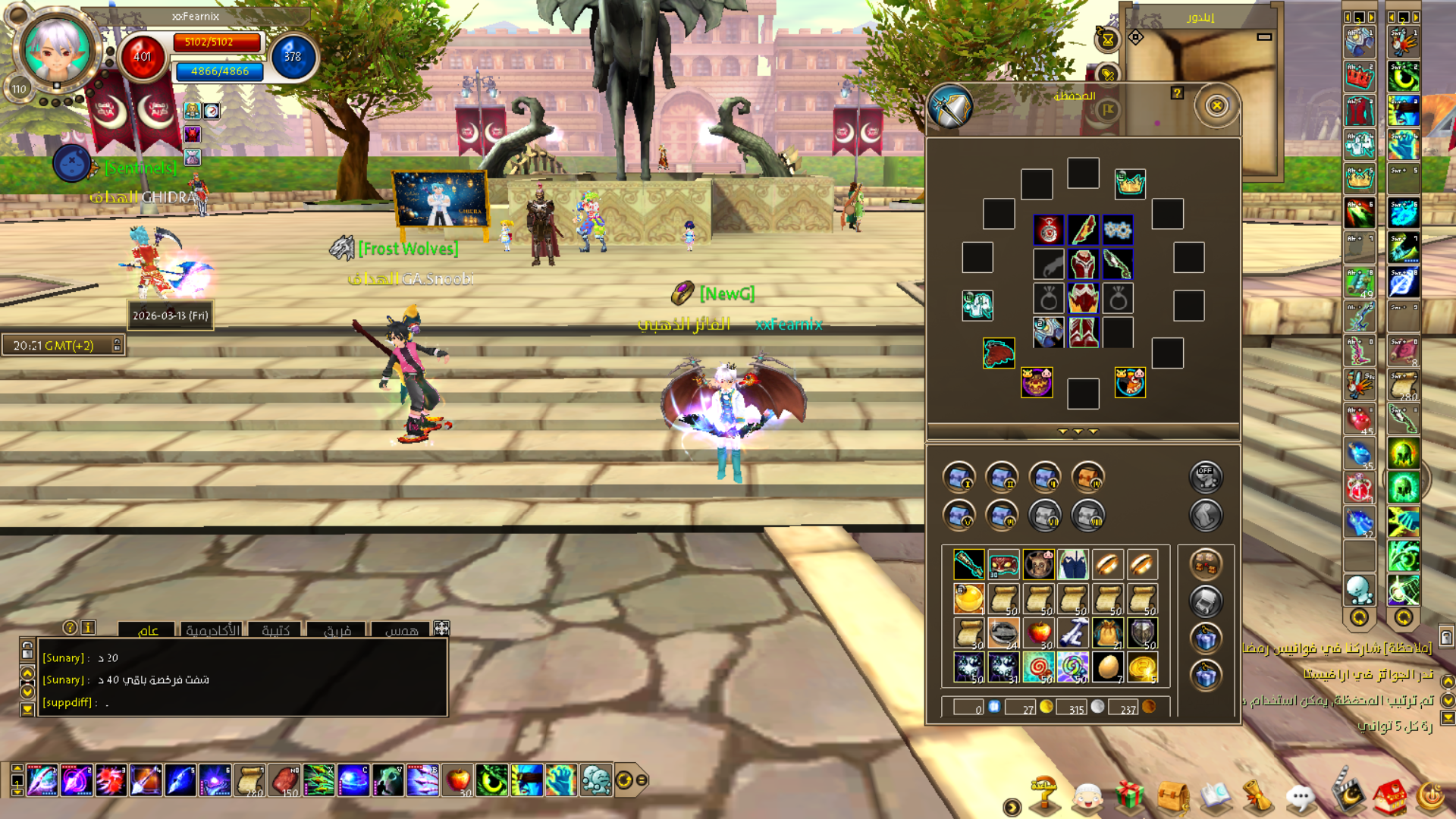The width and height of the screenshot is (1456, 819).
Task: Close the inventory window
Action: point(1216,105)
